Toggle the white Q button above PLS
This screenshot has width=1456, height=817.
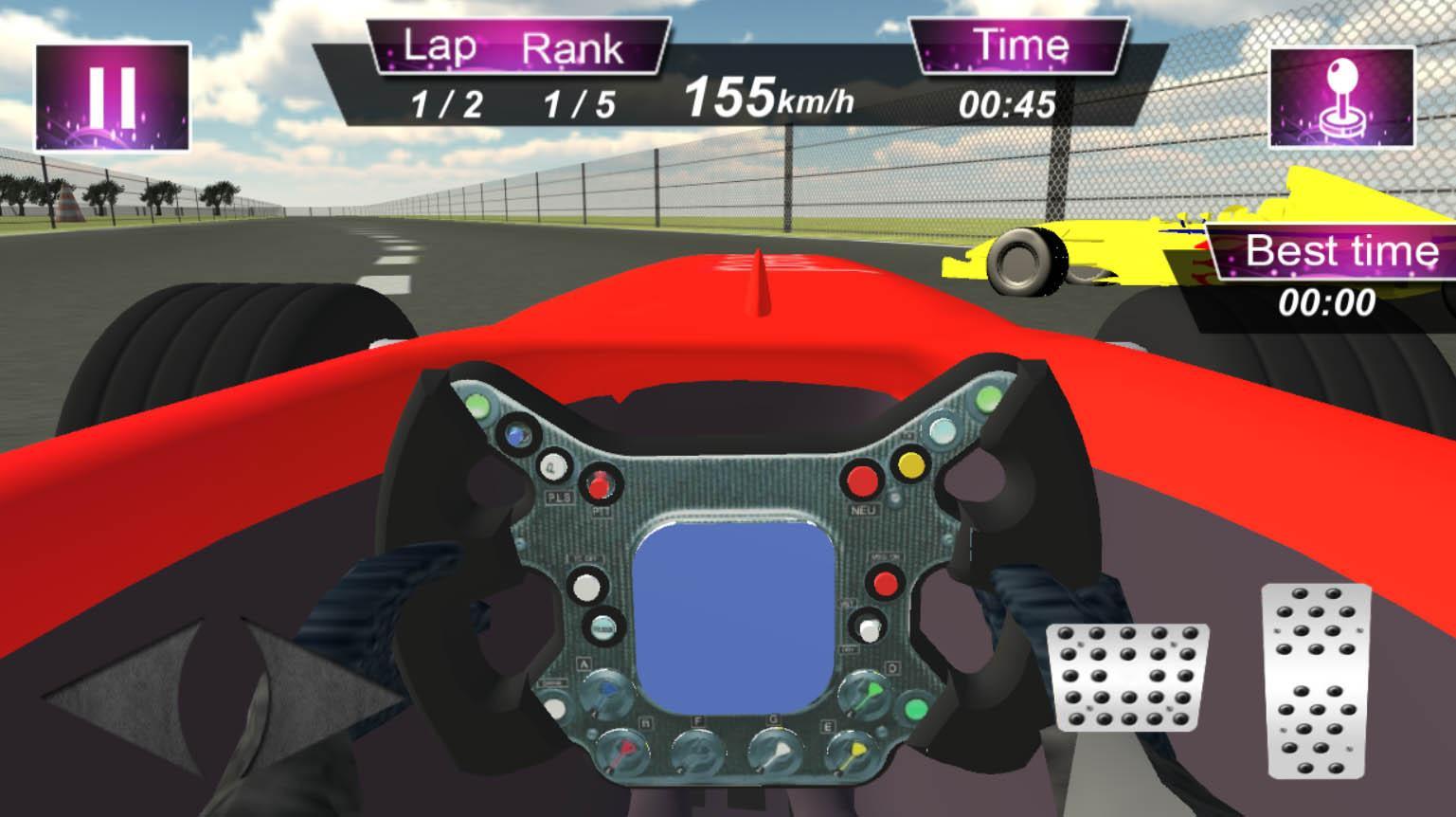click(x=551, y=466)
